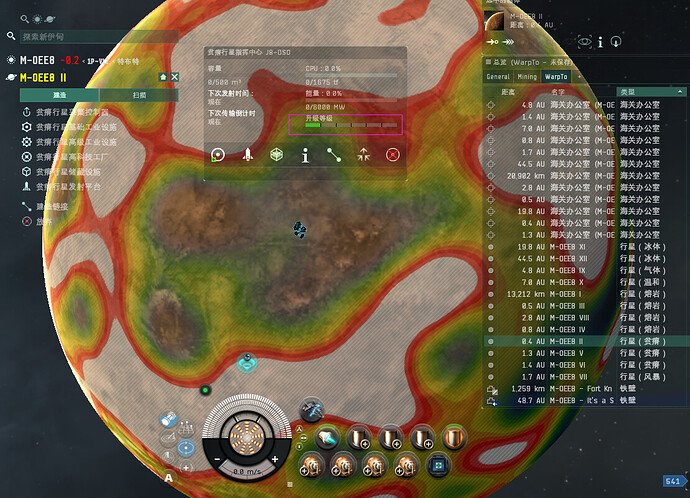Click the home icon beside the planet name
The height and width of the screenshot is (498, 690).
click(162, 77)
